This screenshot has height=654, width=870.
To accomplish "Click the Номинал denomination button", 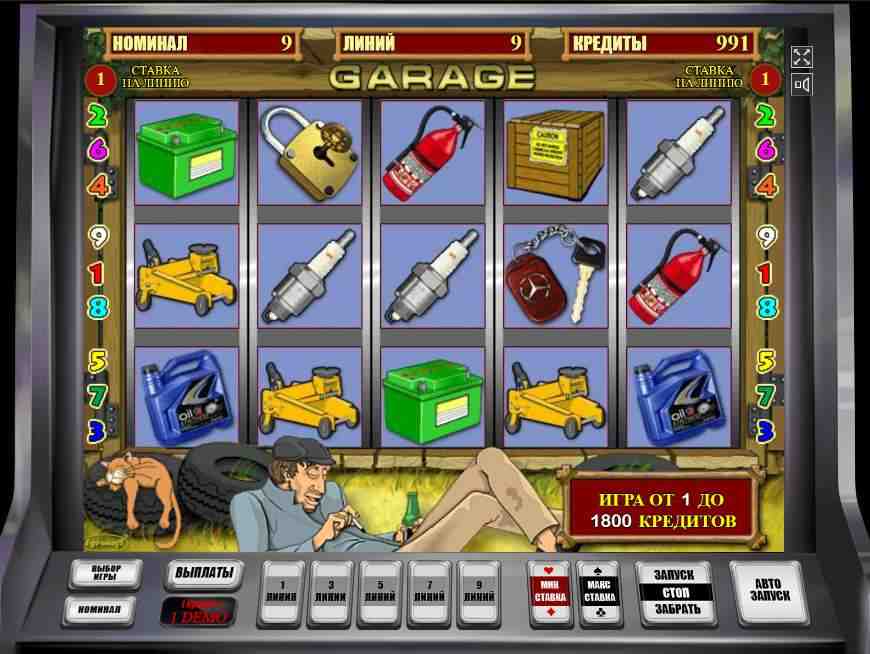I will 99,609.
